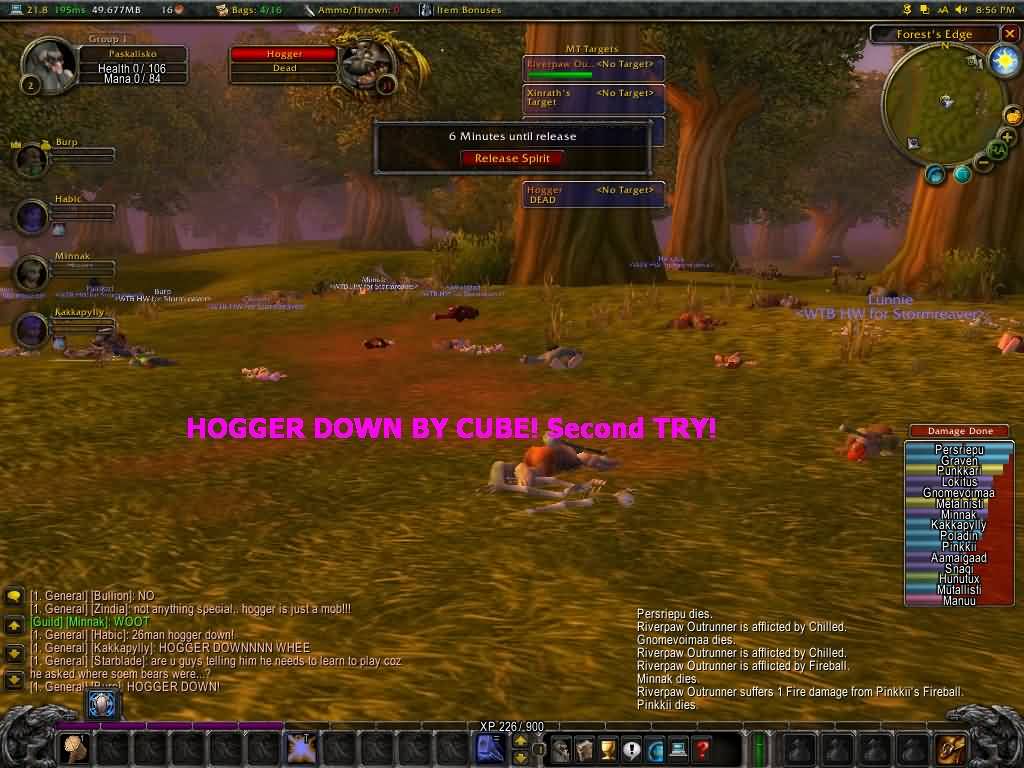Click the Release Spirit button
This screenshot has width=1024, height=768.
click(512, 158)
